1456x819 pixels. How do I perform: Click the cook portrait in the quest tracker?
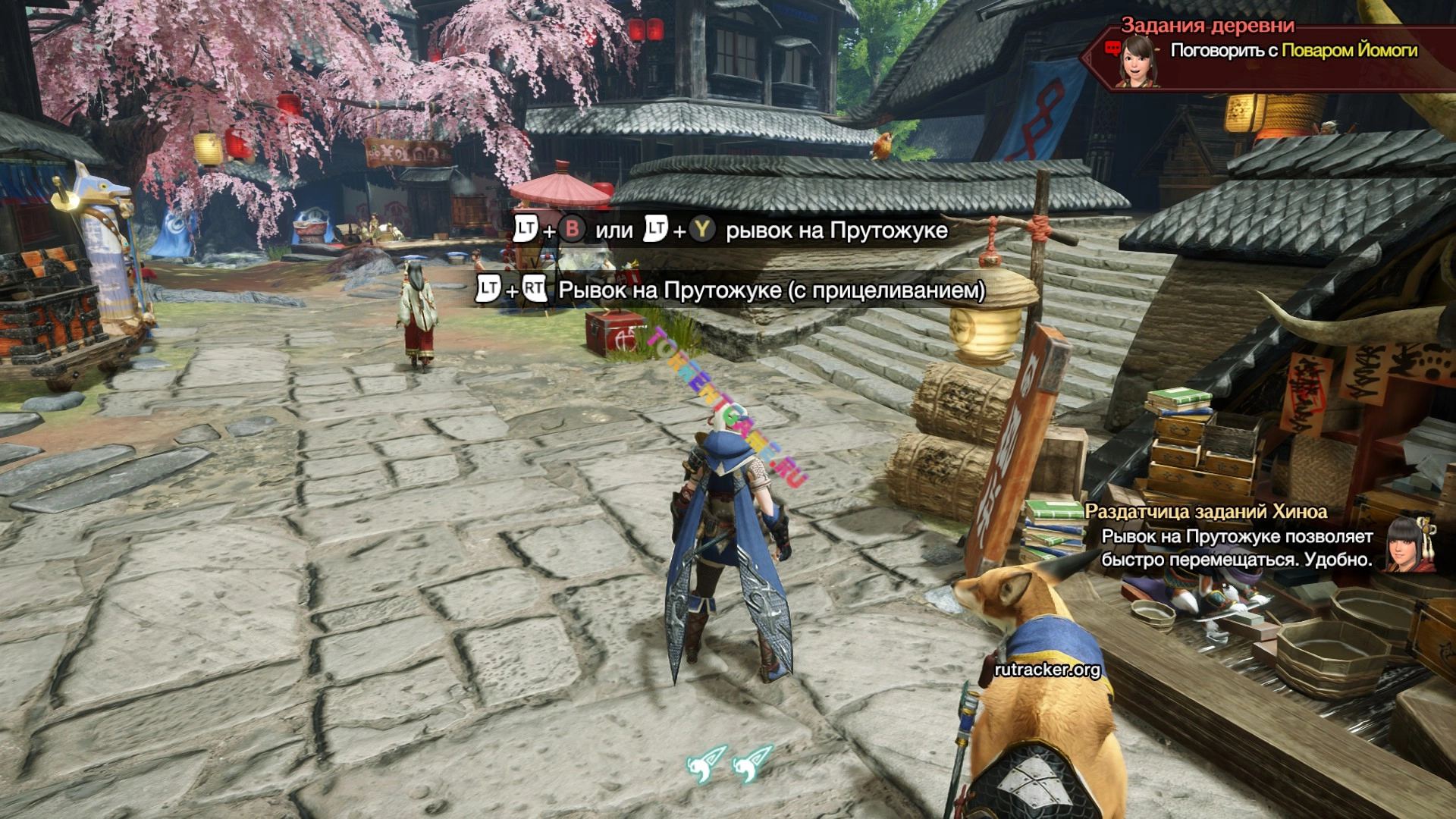click(x=1136, y=60)
